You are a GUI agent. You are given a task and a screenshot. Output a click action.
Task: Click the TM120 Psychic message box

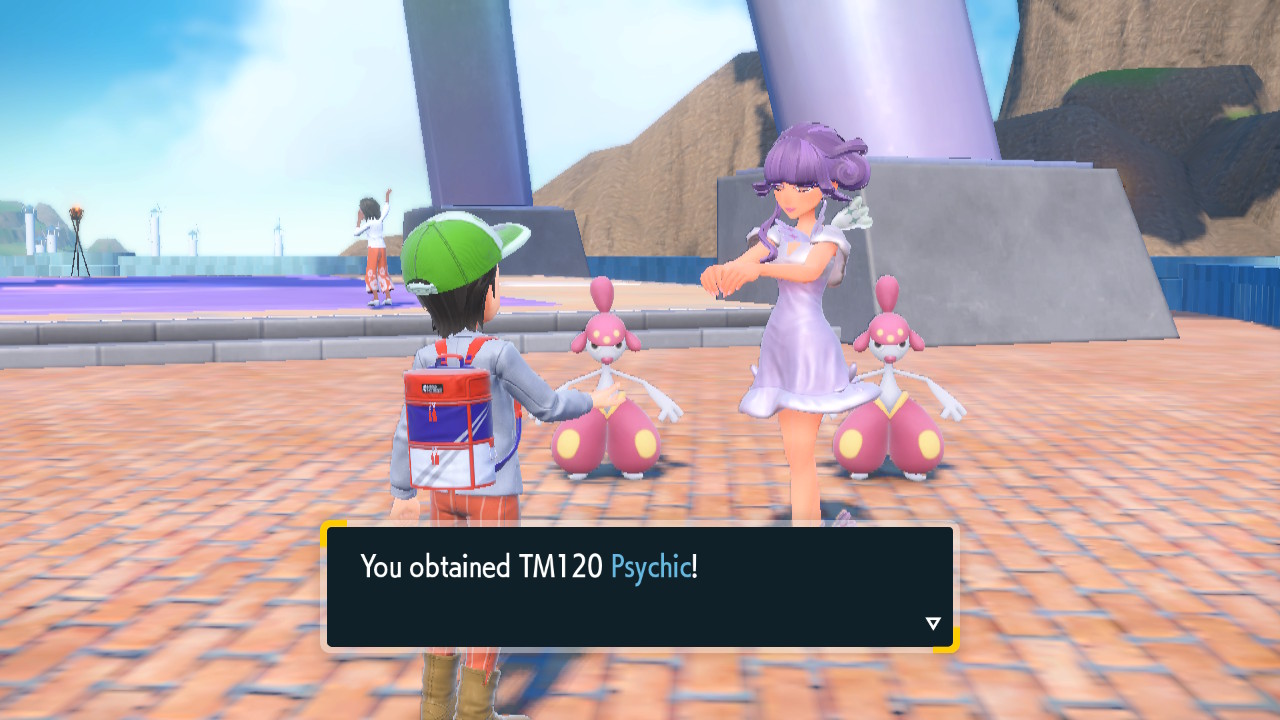tap(639, 587)
